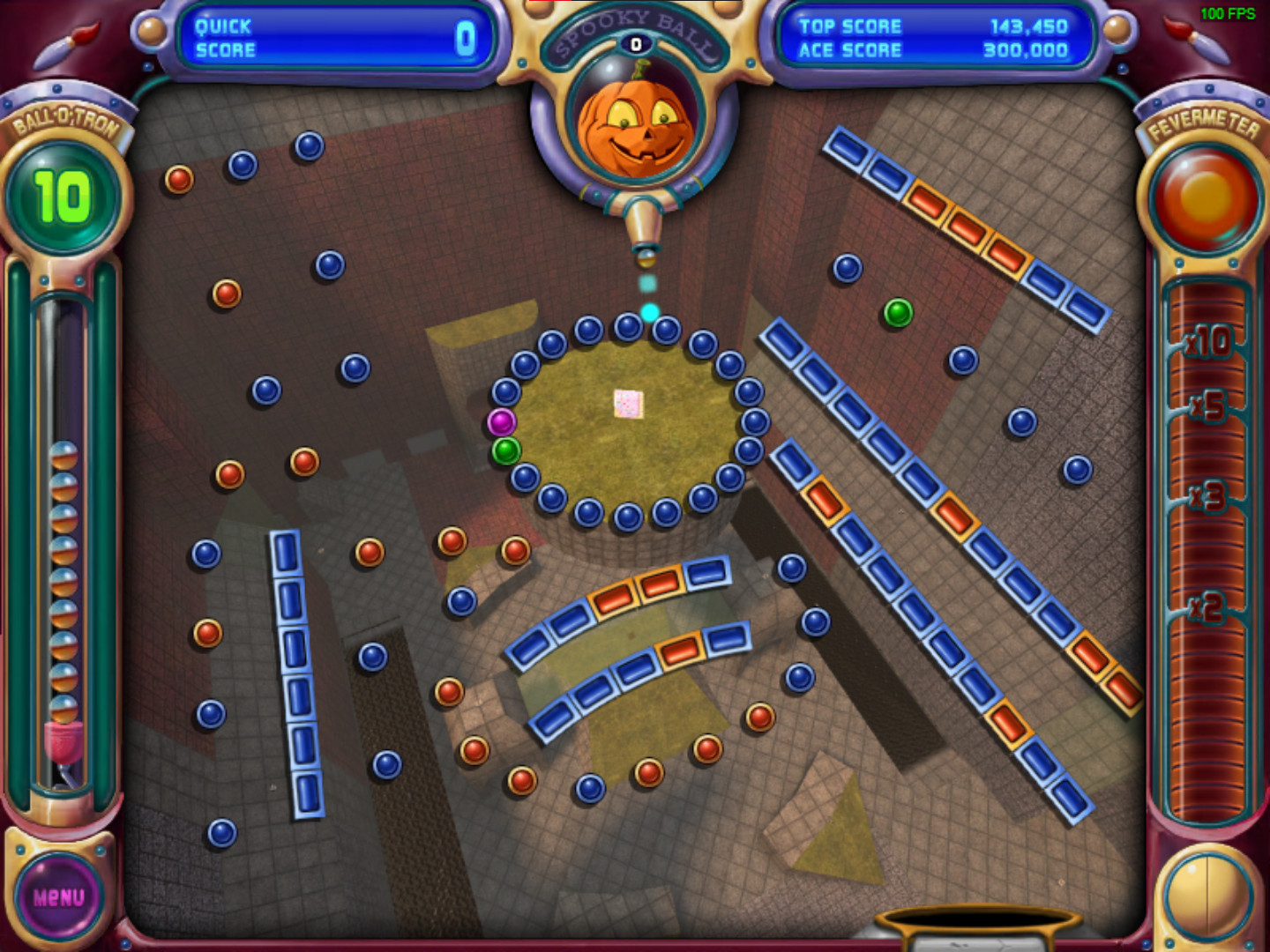This screenshot has width=1270, height=952.
Task: Open the Quick Score panel
Action: click(x=335, y=38)
